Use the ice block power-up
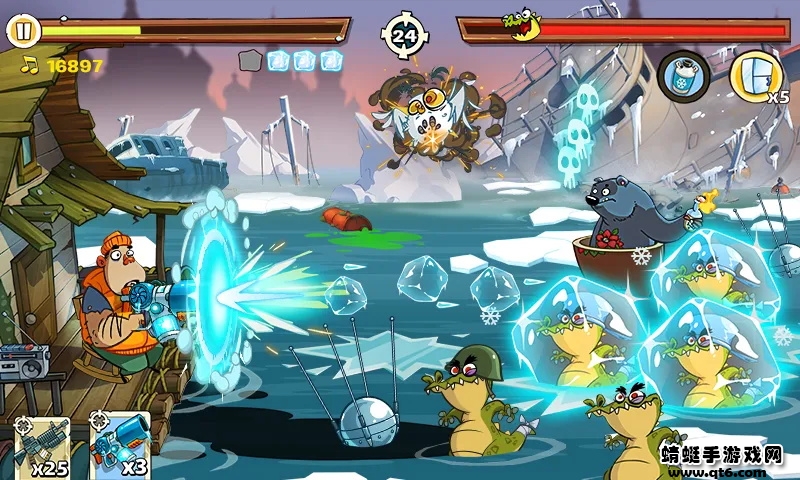This screenshot has height=480, width=800. (x=756, y=74)
